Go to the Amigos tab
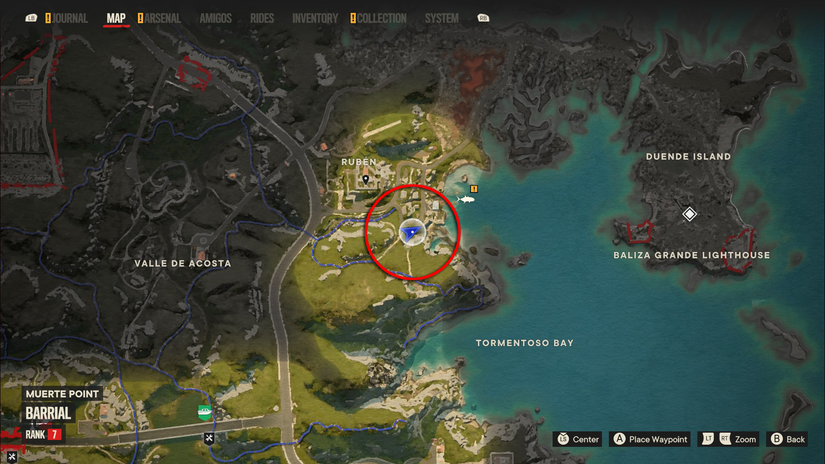The width and height of the screenshot is (825, 464). pyautogui.click(x=216, y=18)
